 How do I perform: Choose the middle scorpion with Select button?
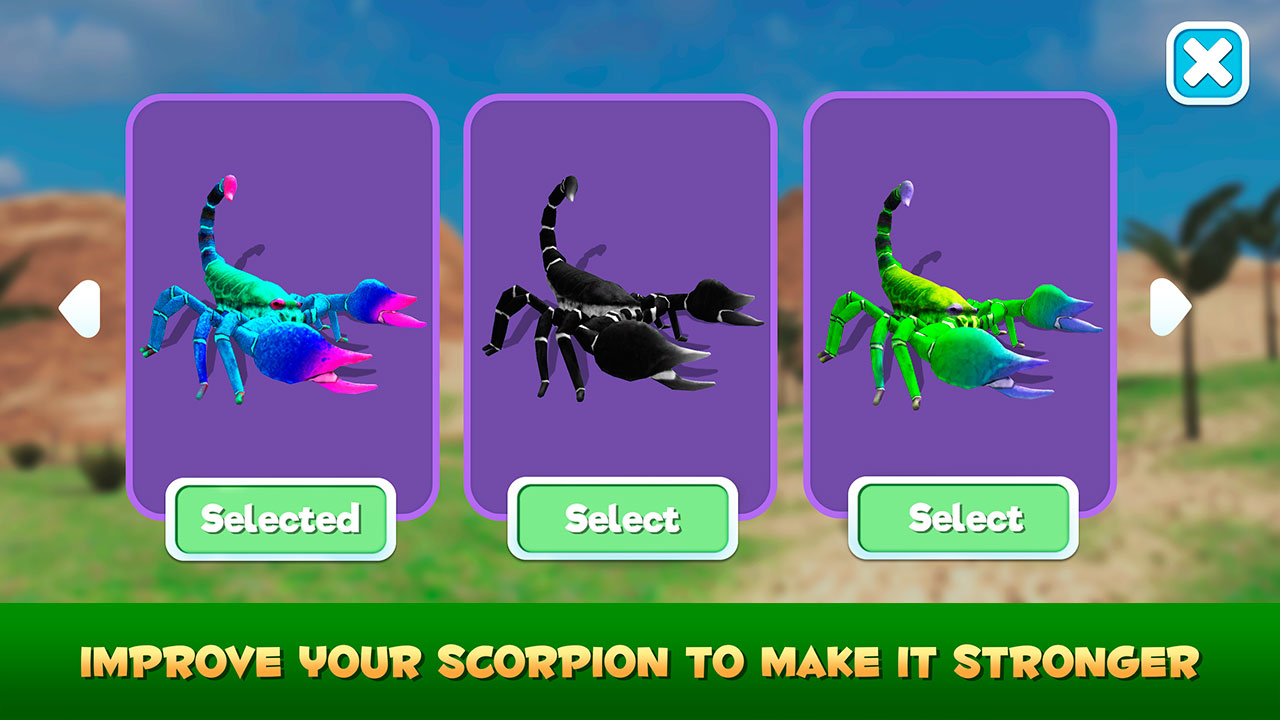(x=622, y=518)
